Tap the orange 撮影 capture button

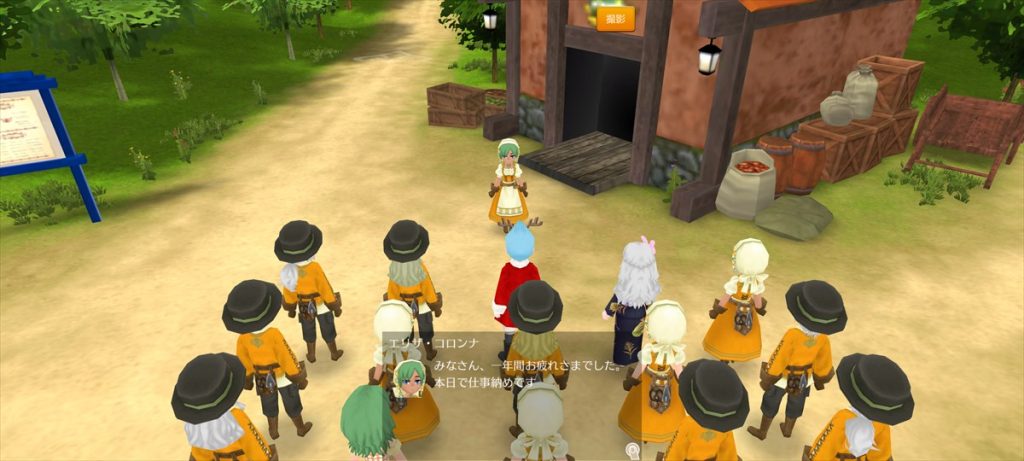[x=615, y=19]
